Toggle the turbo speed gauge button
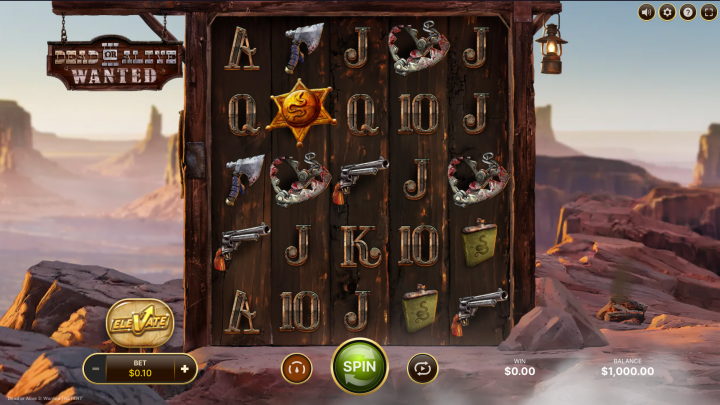The height and width of the screenshot is (405, 720). pyautogui.click(x=296, y=368)
